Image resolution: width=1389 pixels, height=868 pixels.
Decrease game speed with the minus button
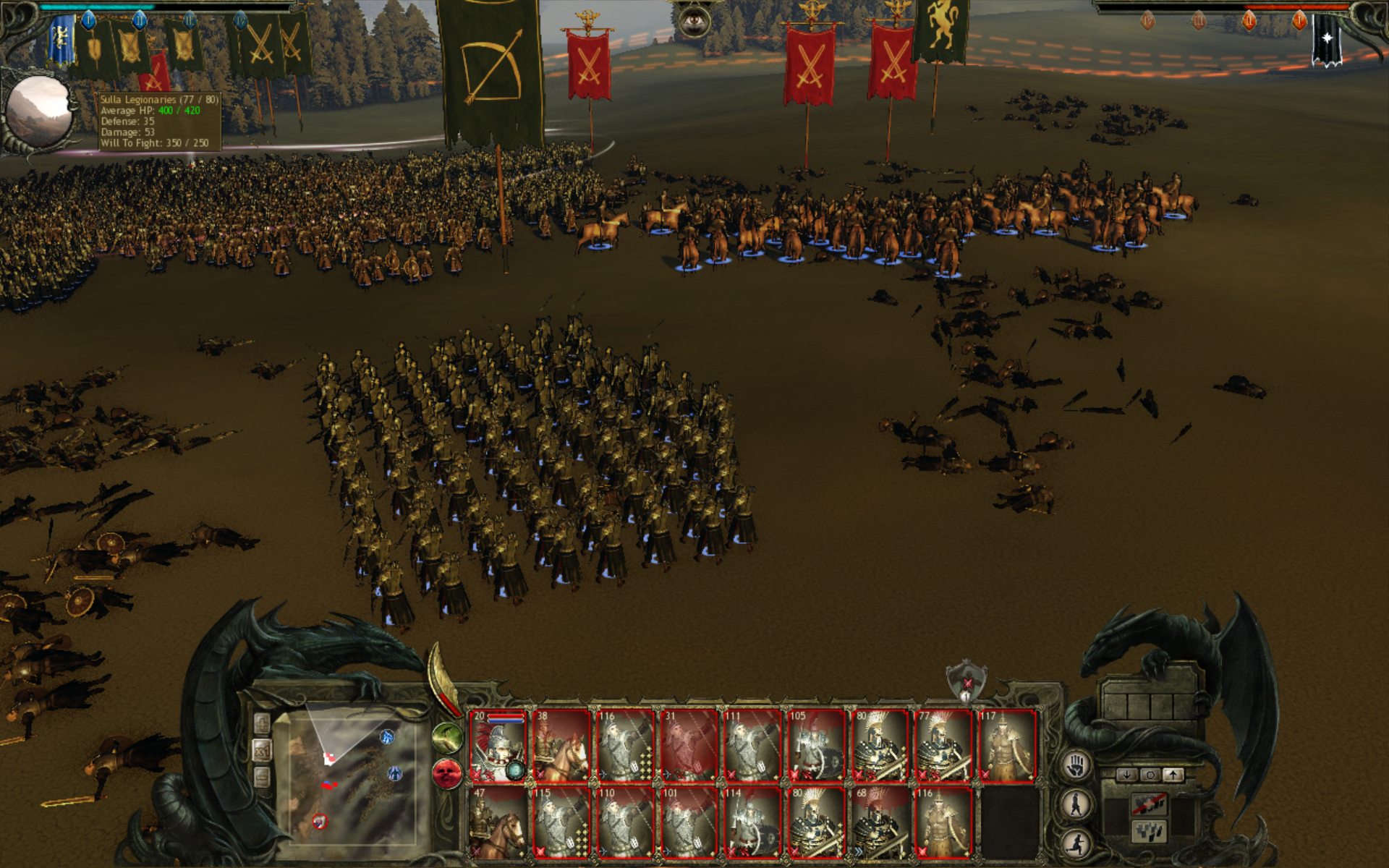tap(262, 778)
